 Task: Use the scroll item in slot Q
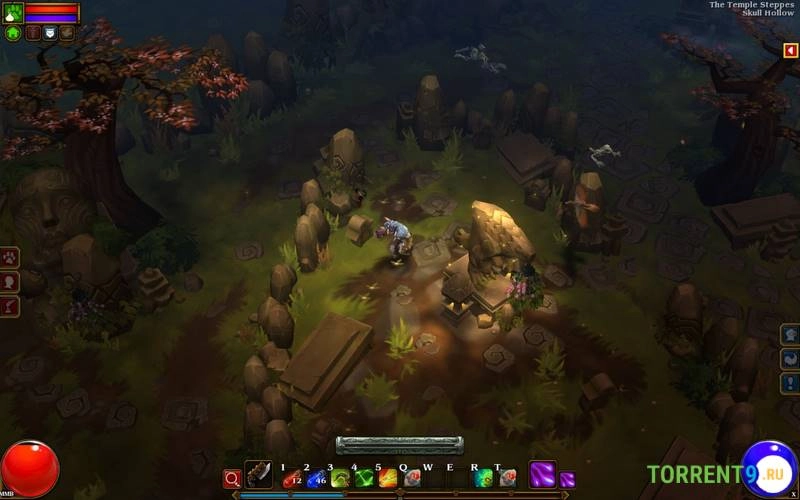tap(411, 479)
